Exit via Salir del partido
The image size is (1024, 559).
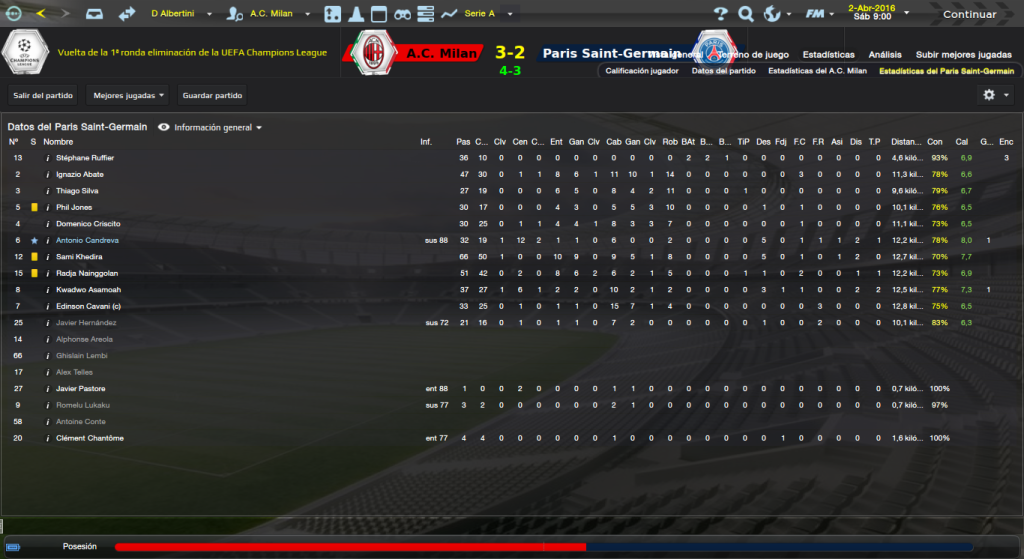(x=43, y=95)
